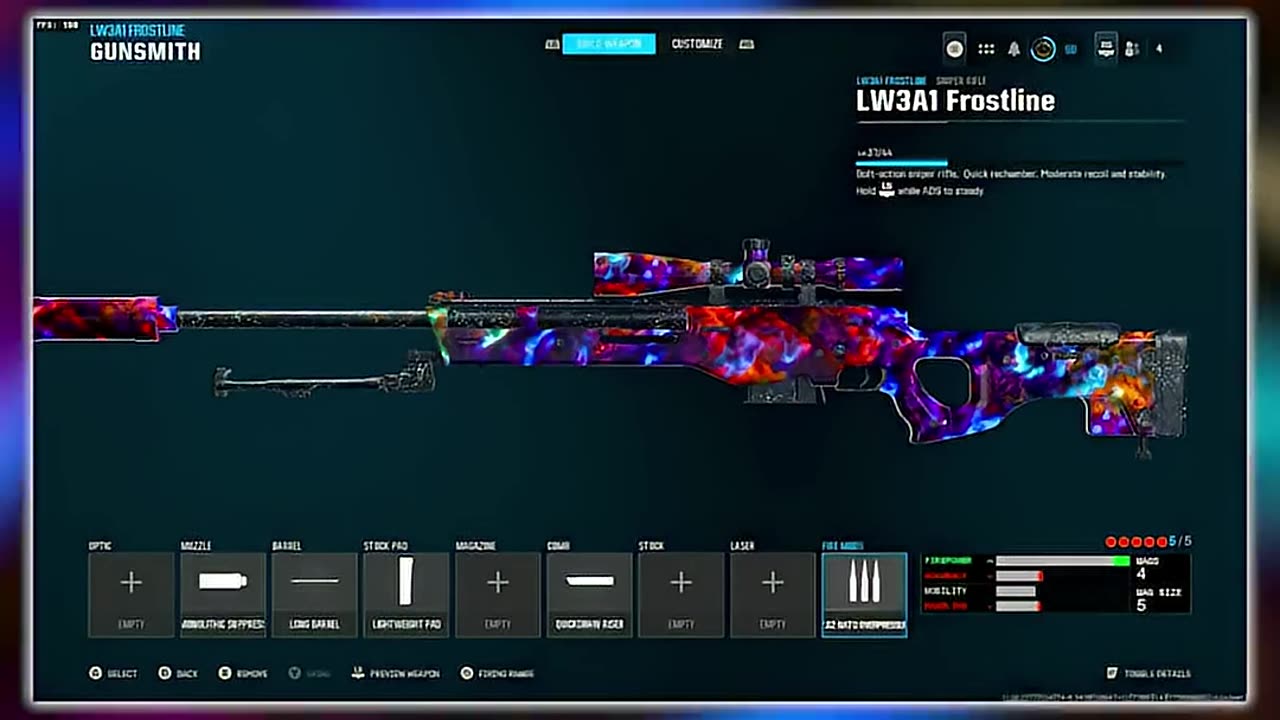Select the empty Magazine attachment slot

[498, 594]
